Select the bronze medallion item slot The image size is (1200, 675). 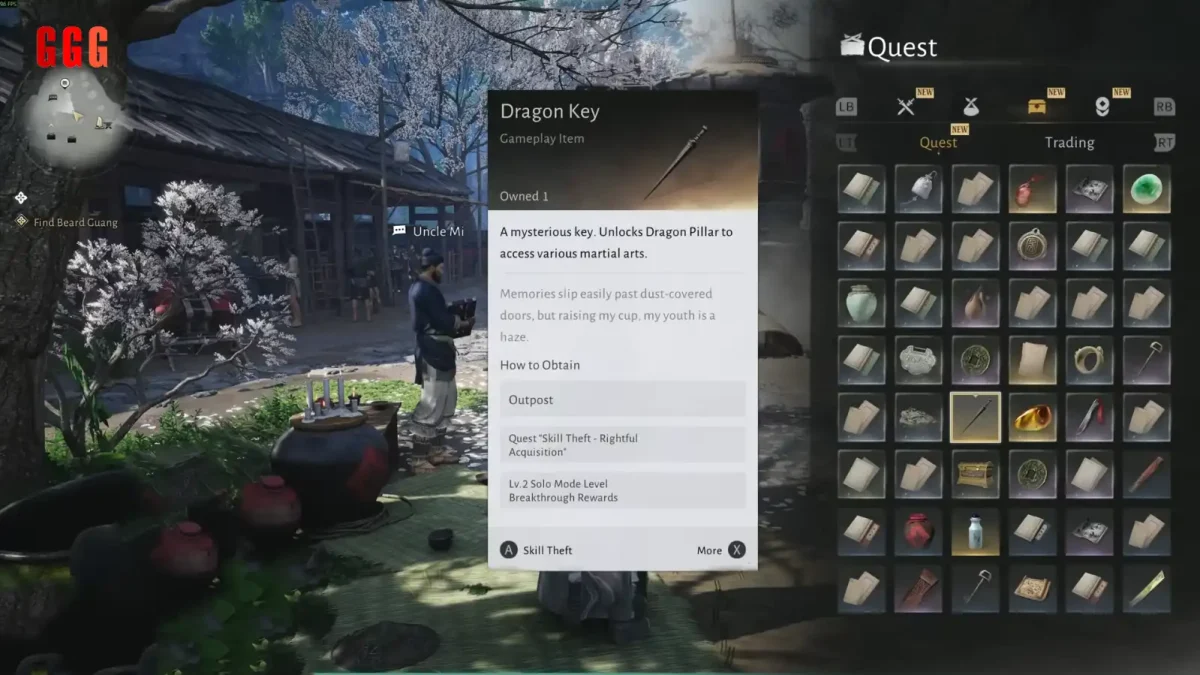tap(1033, 246)
